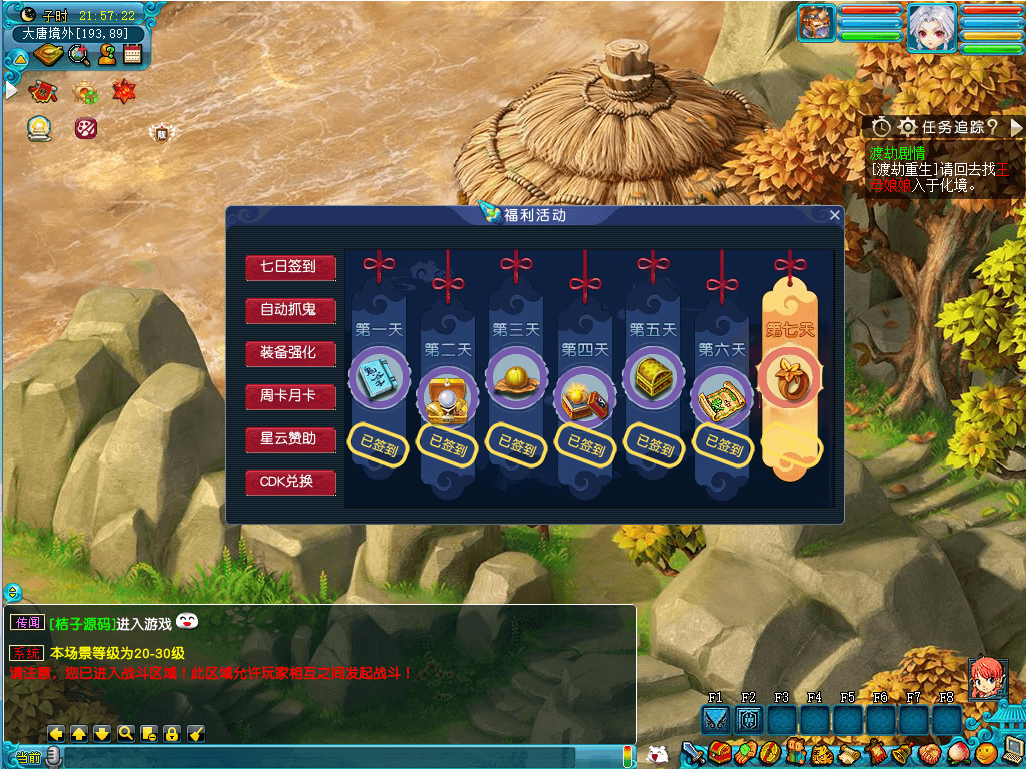The height and width of the screenshot is (769, 1026).
Task: Open the tiger pet icon
Action: click(822, 752)
